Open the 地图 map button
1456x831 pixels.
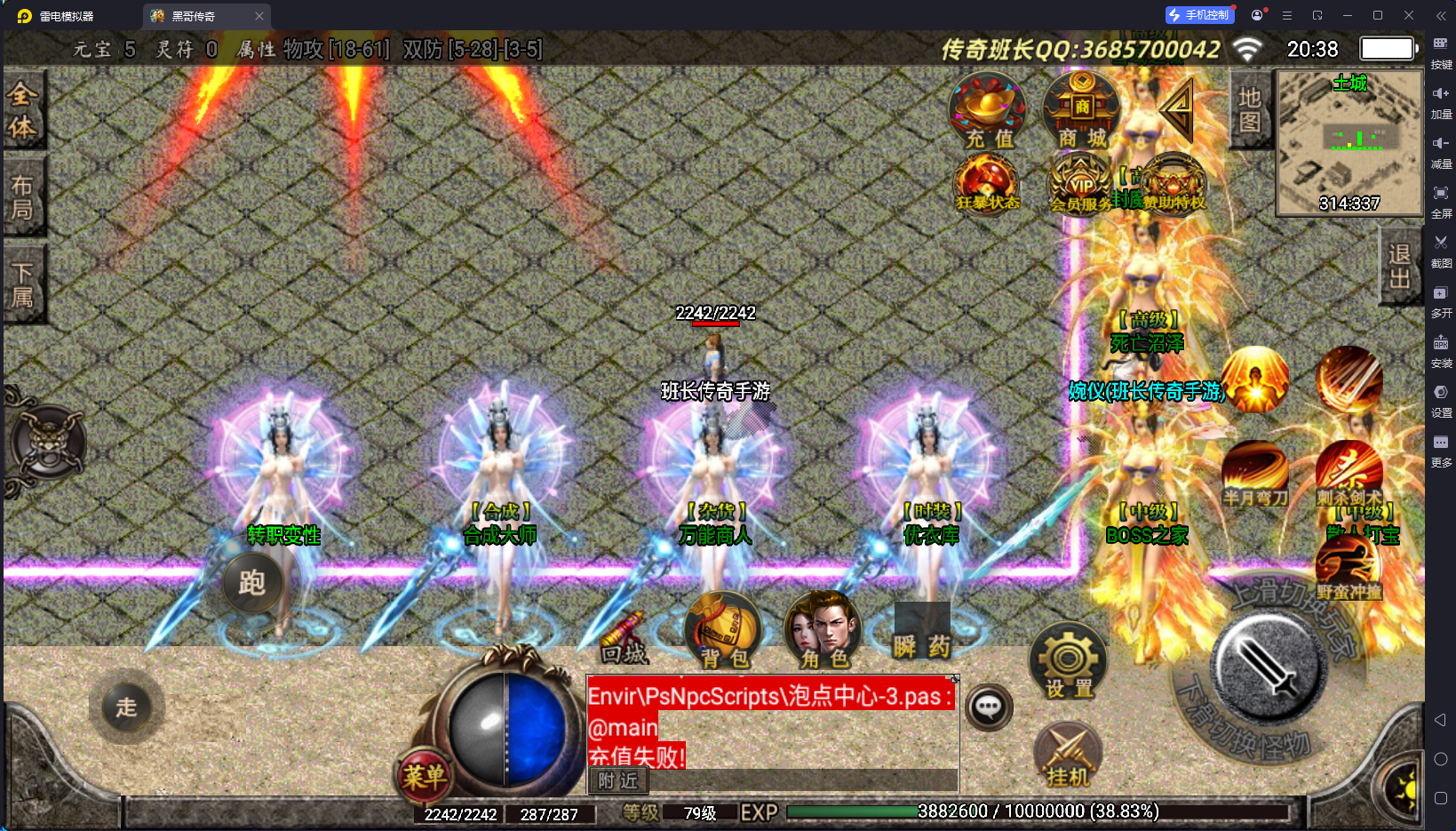pyautogui.click(x=1250, y=109)
